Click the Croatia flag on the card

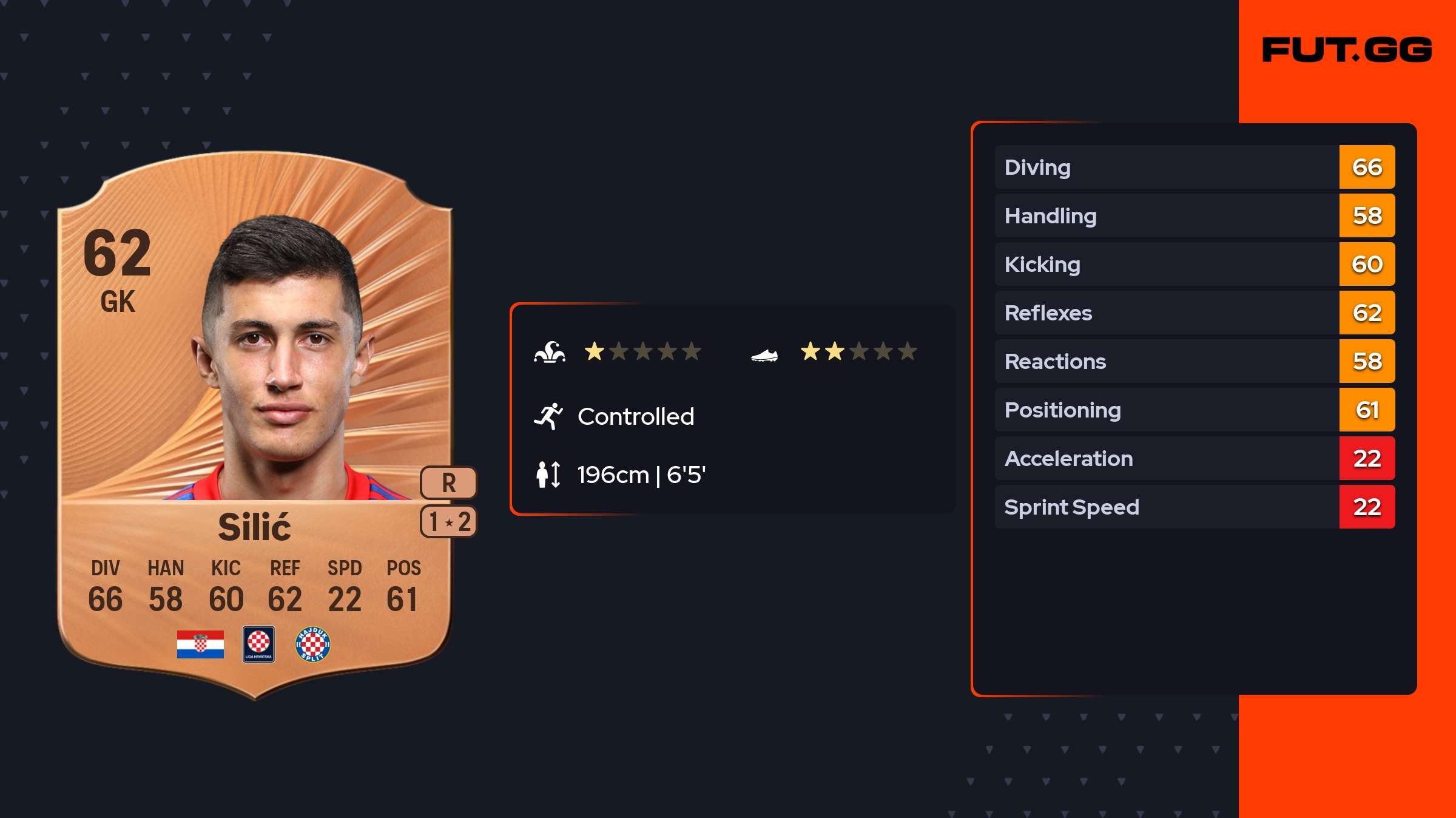click(x=200, y=644)
